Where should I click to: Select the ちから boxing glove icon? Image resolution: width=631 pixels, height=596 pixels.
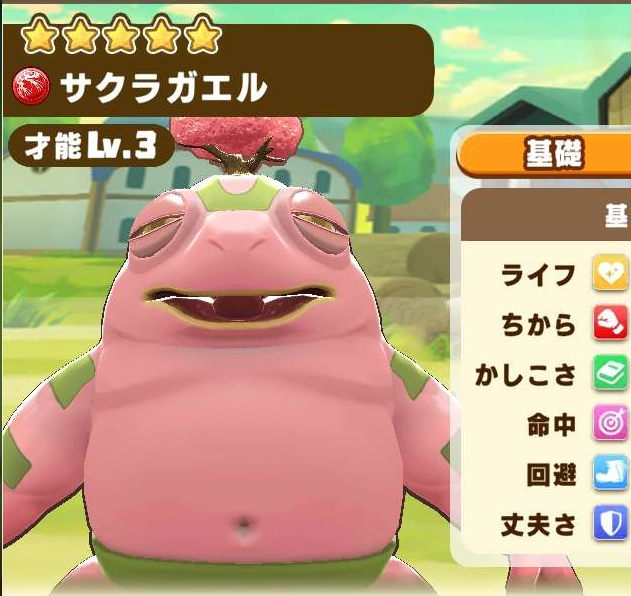coord(610,324)
